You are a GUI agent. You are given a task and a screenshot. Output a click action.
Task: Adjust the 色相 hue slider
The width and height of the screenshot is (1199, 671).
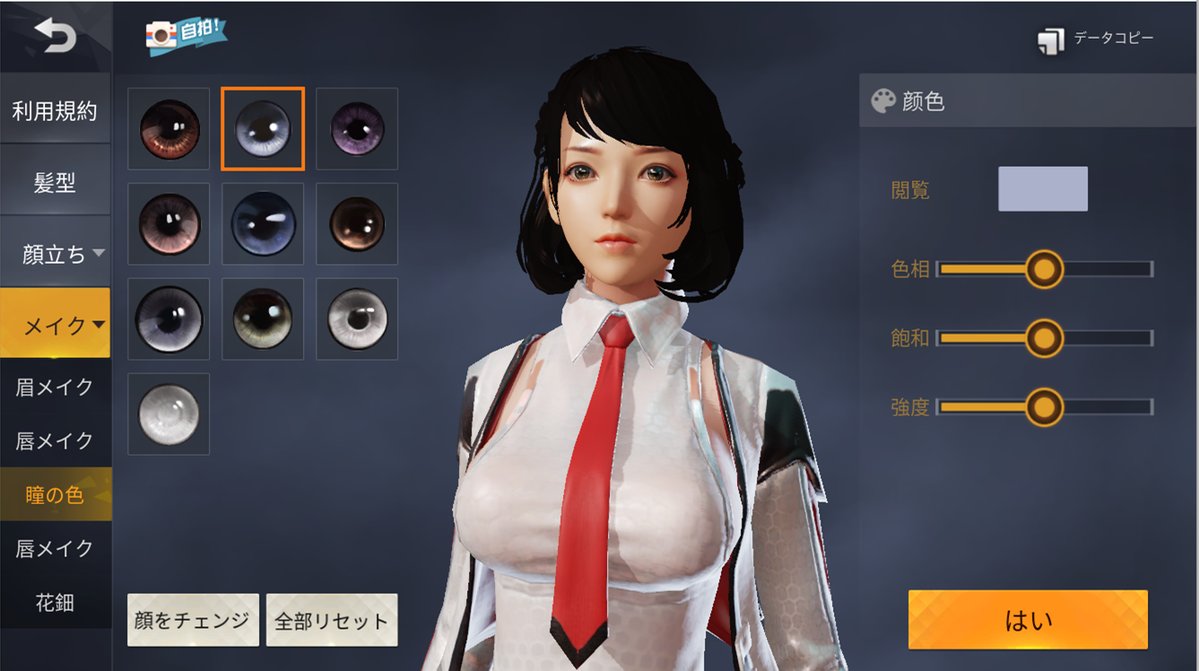coord(1044,269)
